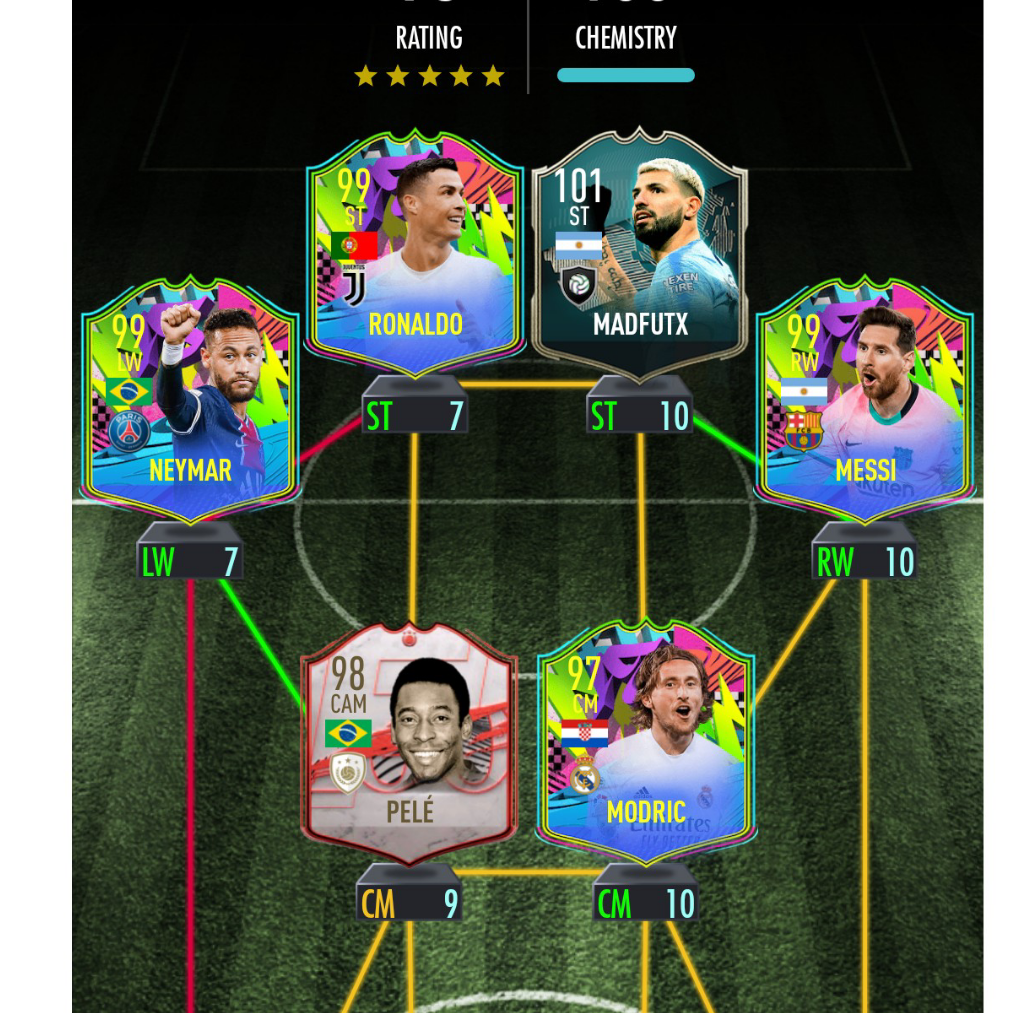The width and height of the screenshot is (1013, 1013).
Task: Open the Pelé 98 CAM card
Action: [x=410, y=745]
